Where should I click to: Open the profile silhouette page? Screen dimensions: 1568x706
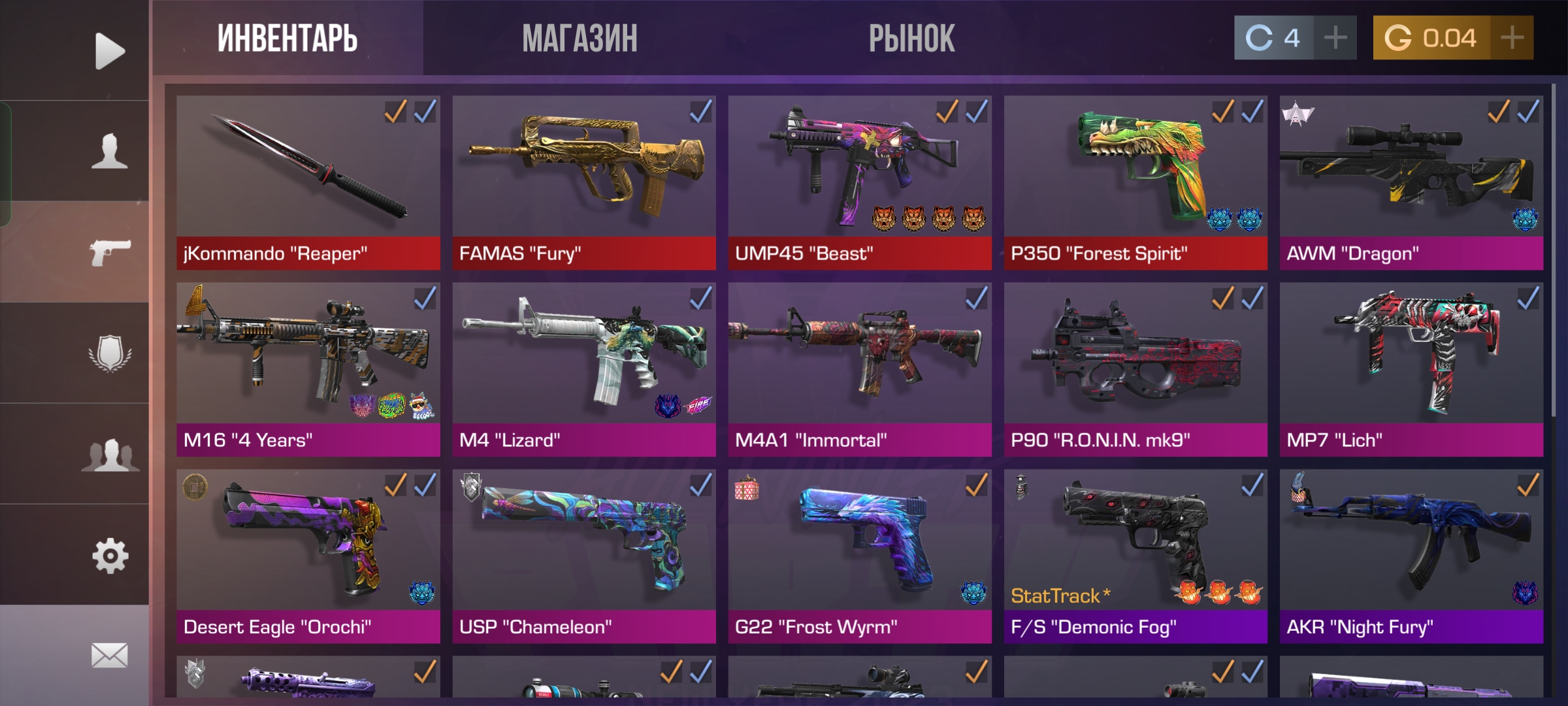coord(109,151)
